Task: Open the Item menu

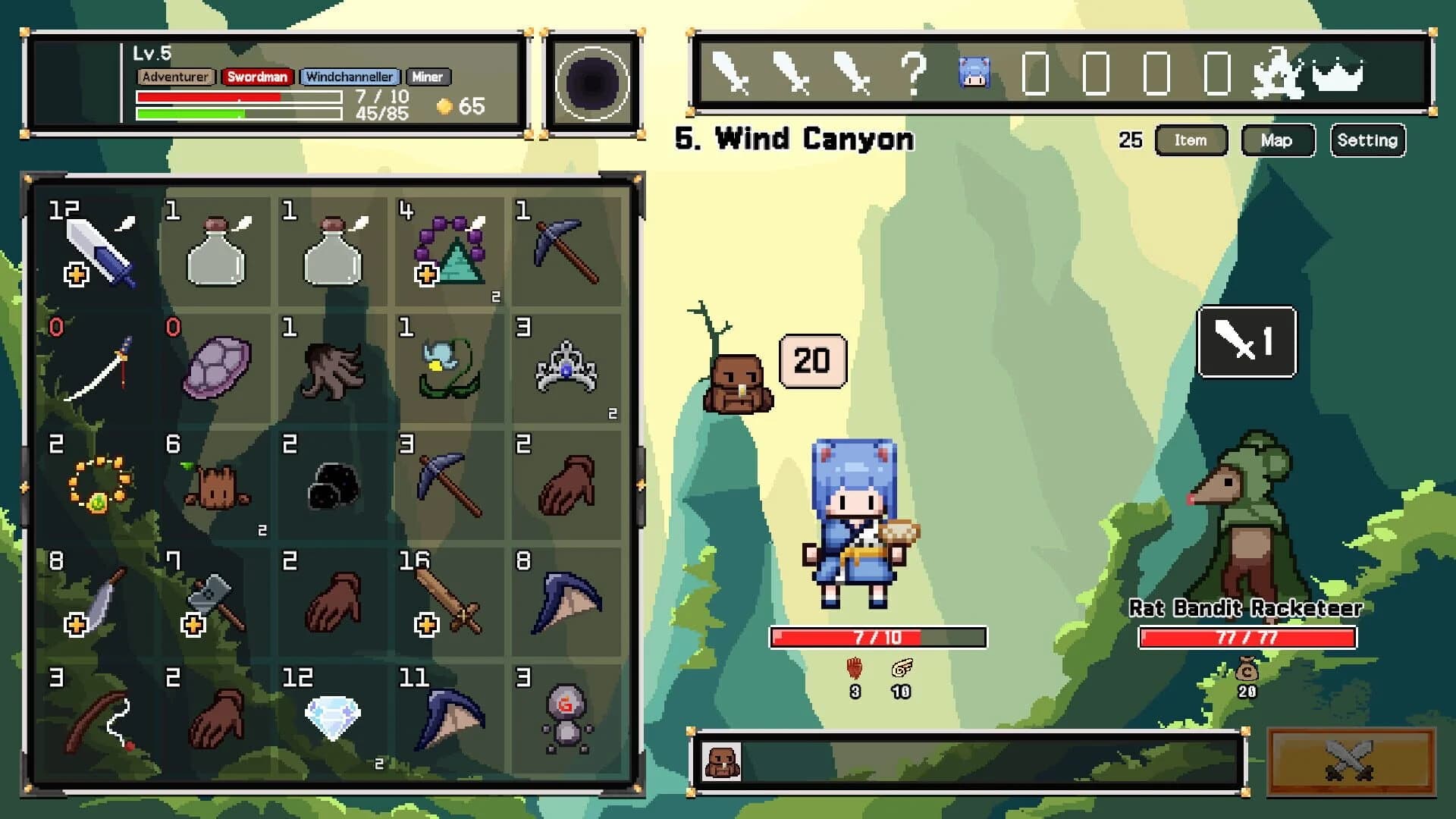Action: 1191,140
